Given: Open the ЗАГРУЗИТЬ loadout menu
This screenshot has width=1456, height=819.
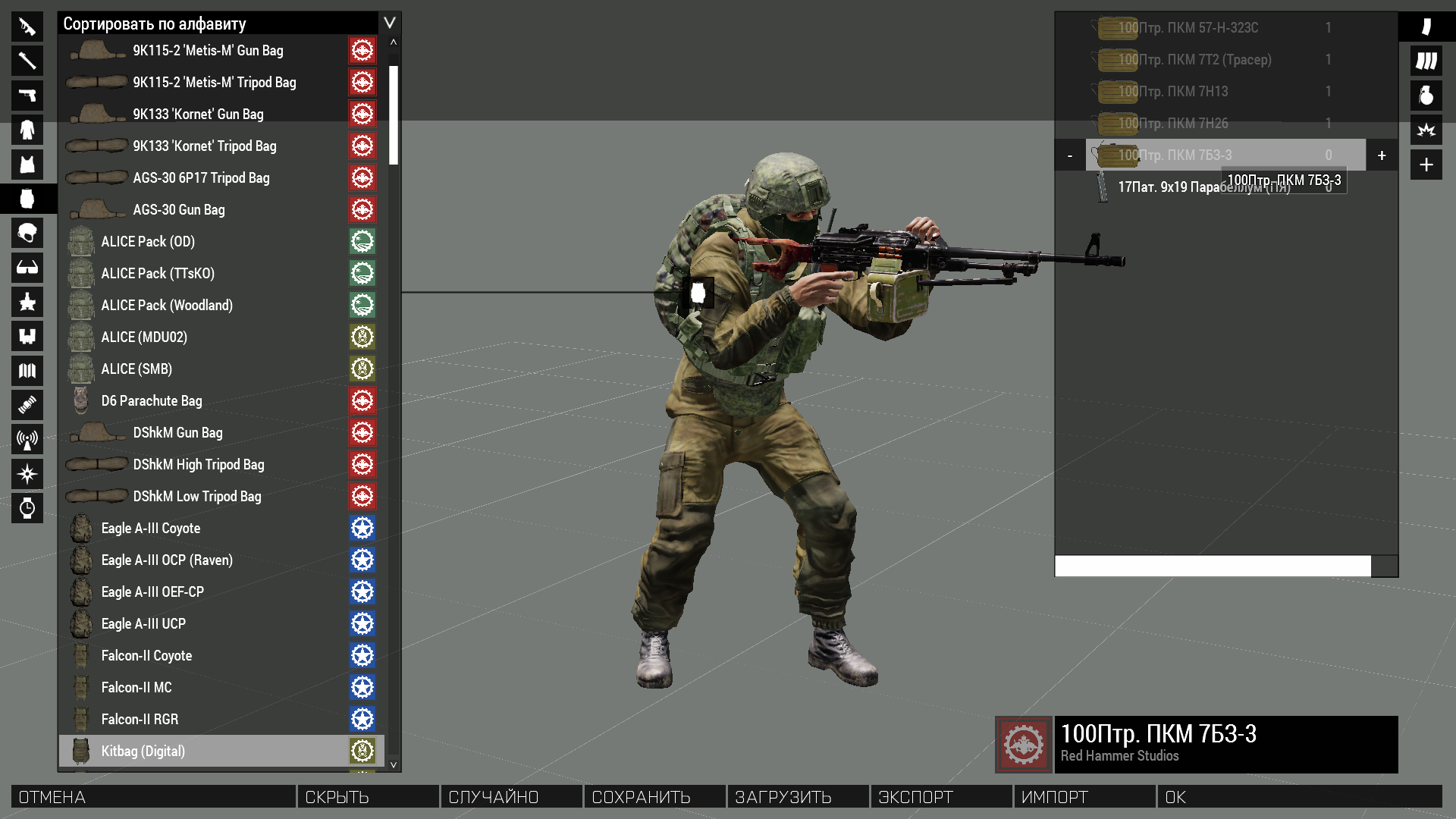Looking at the screenshot, I should coord(797,797).
